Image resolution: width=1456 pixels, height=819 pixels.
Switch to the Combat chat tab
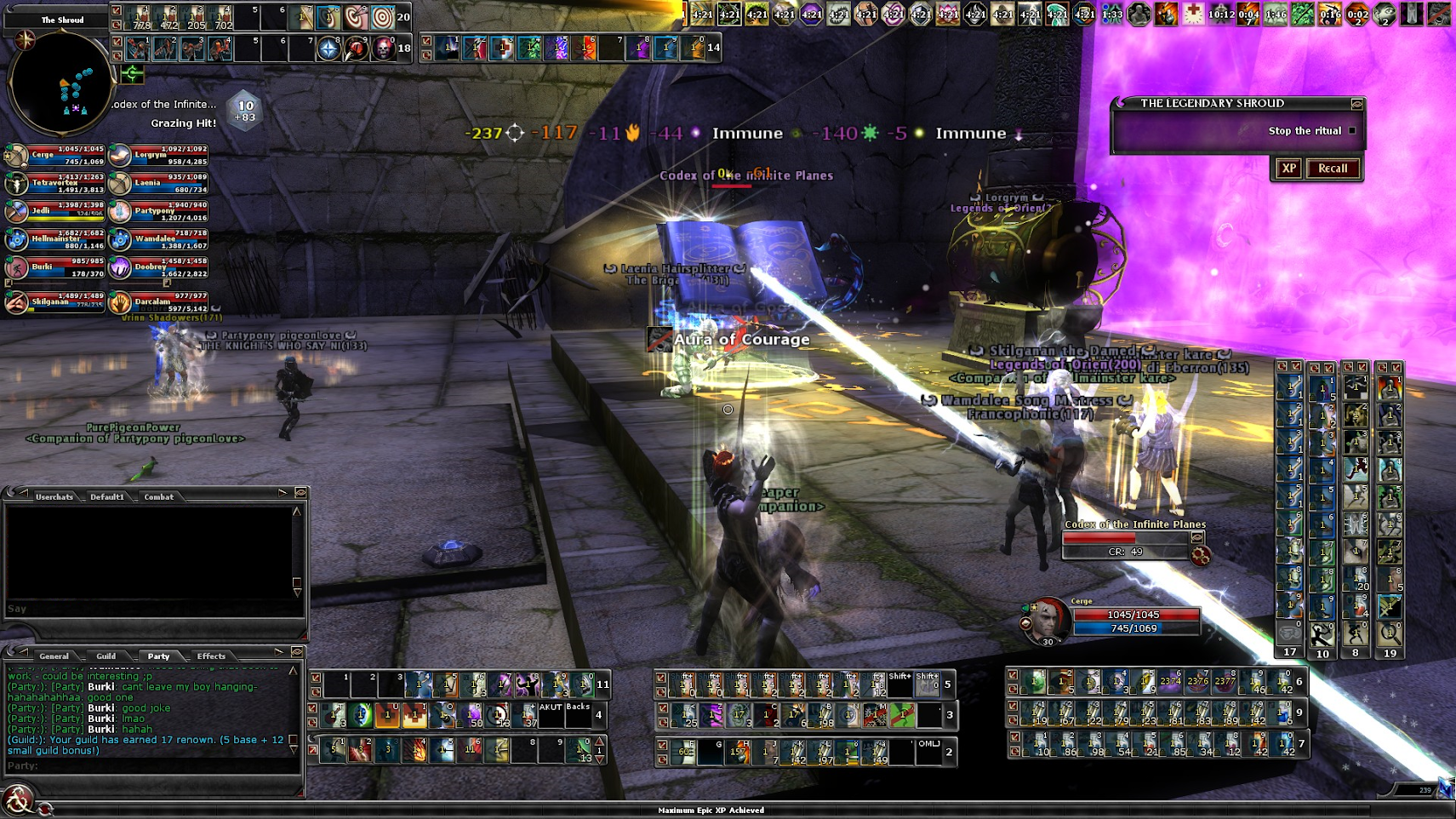pyautogui.click(x=158, y=496)
